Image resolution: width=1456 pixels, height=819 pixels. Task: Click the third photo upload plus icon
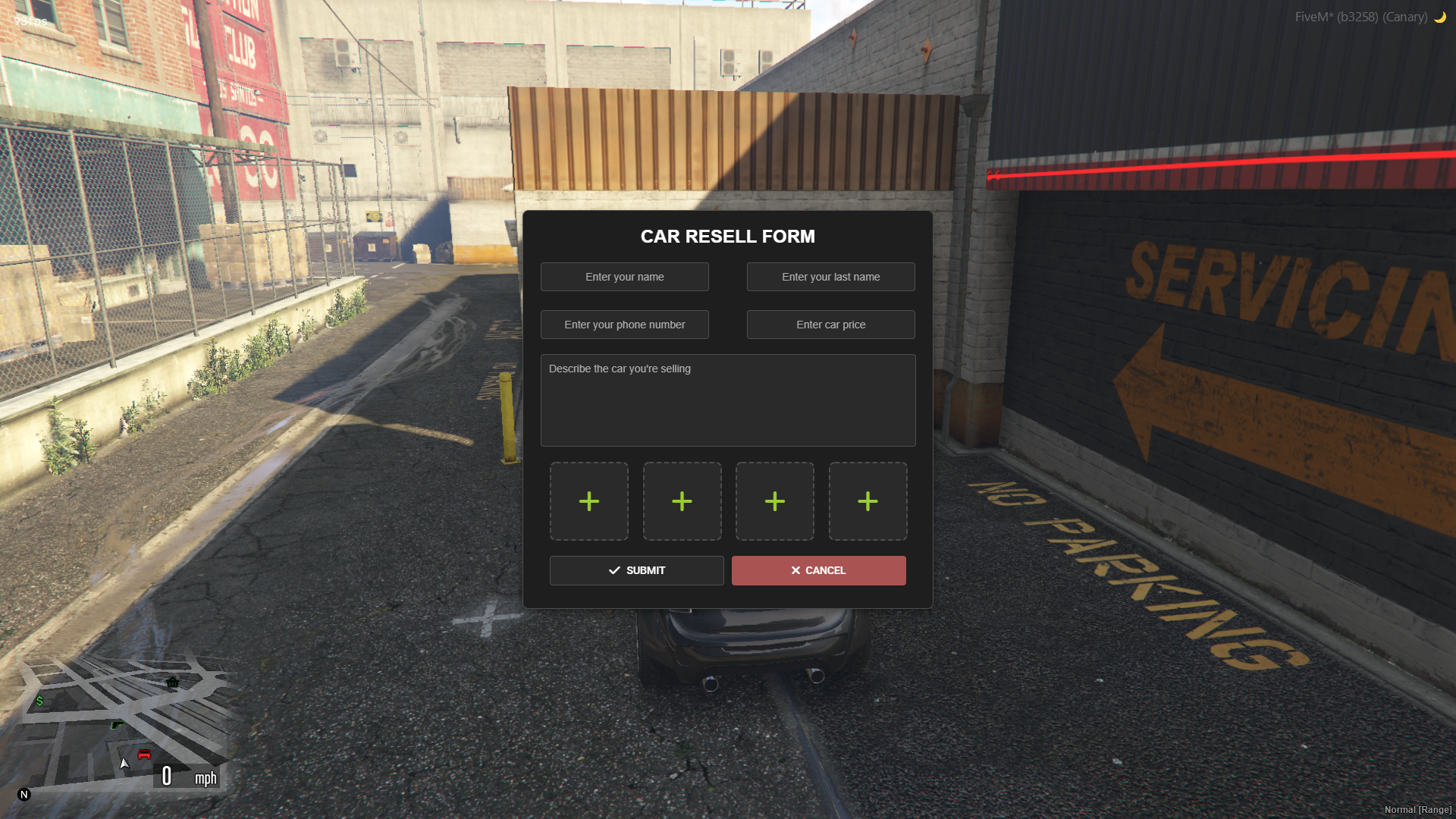pos(774,500)
